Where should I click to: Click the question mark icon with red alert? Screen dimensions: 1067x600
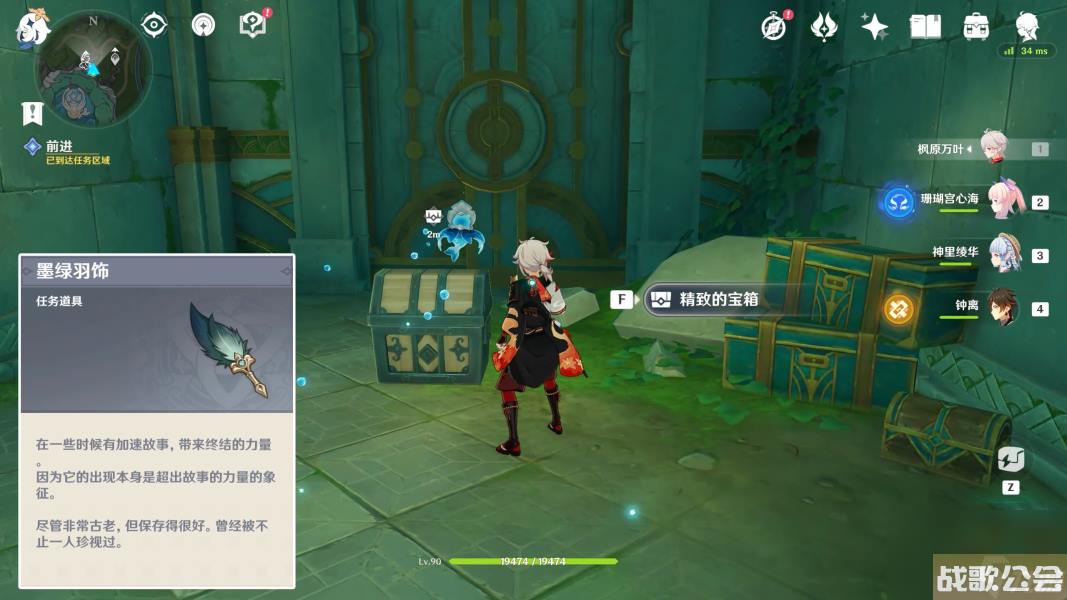(x=253, y=25)
